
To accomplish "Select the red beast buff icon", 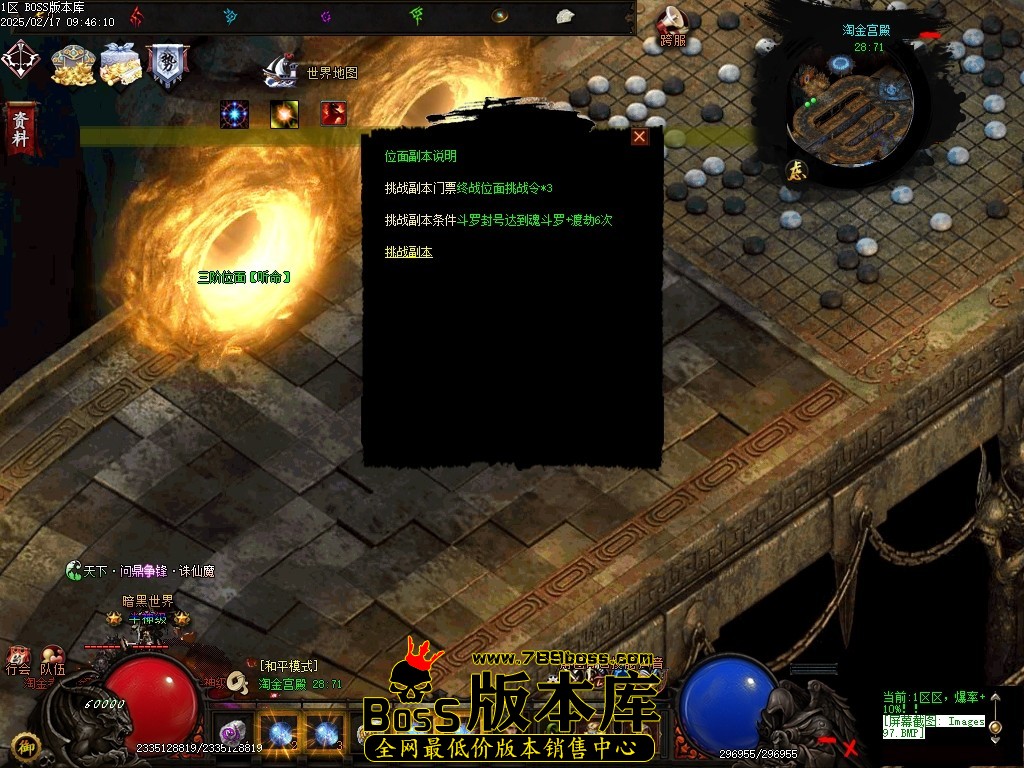I will point(333,114).
